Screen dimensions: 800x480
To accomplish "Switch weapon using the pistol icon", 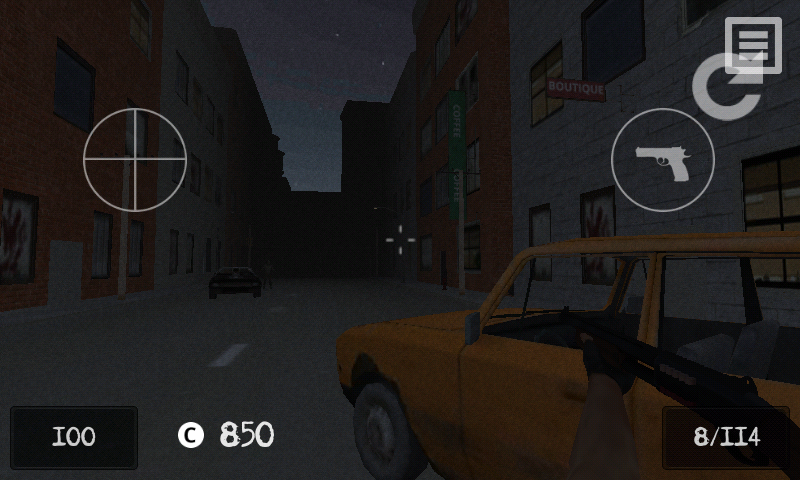I will (x=663, y=160).
